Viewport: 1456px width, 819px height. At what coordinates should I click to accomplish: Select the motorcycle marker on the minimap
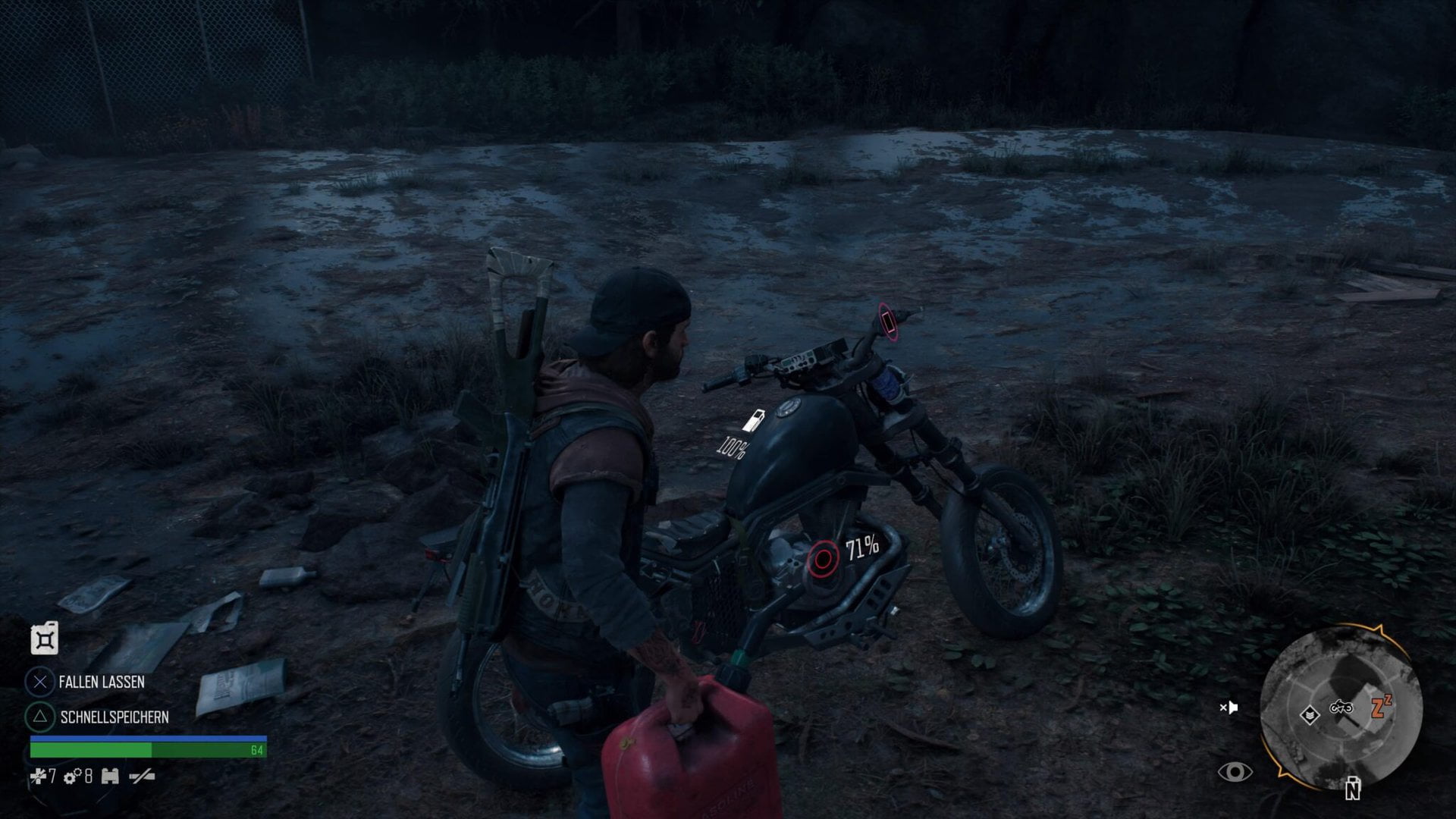1341,708
